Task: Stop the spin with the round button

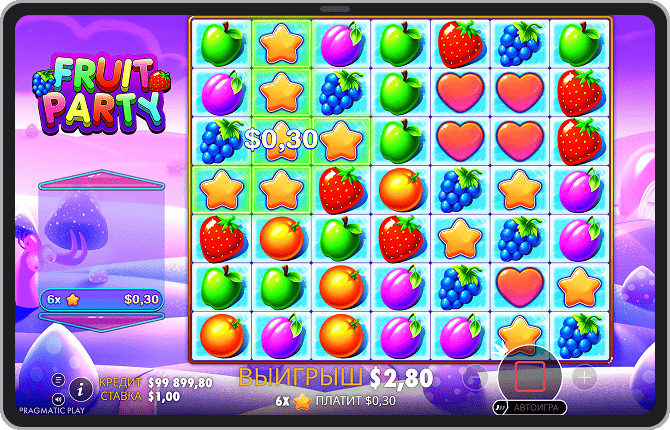Action: pyautogui.click(x=530, y=378)
